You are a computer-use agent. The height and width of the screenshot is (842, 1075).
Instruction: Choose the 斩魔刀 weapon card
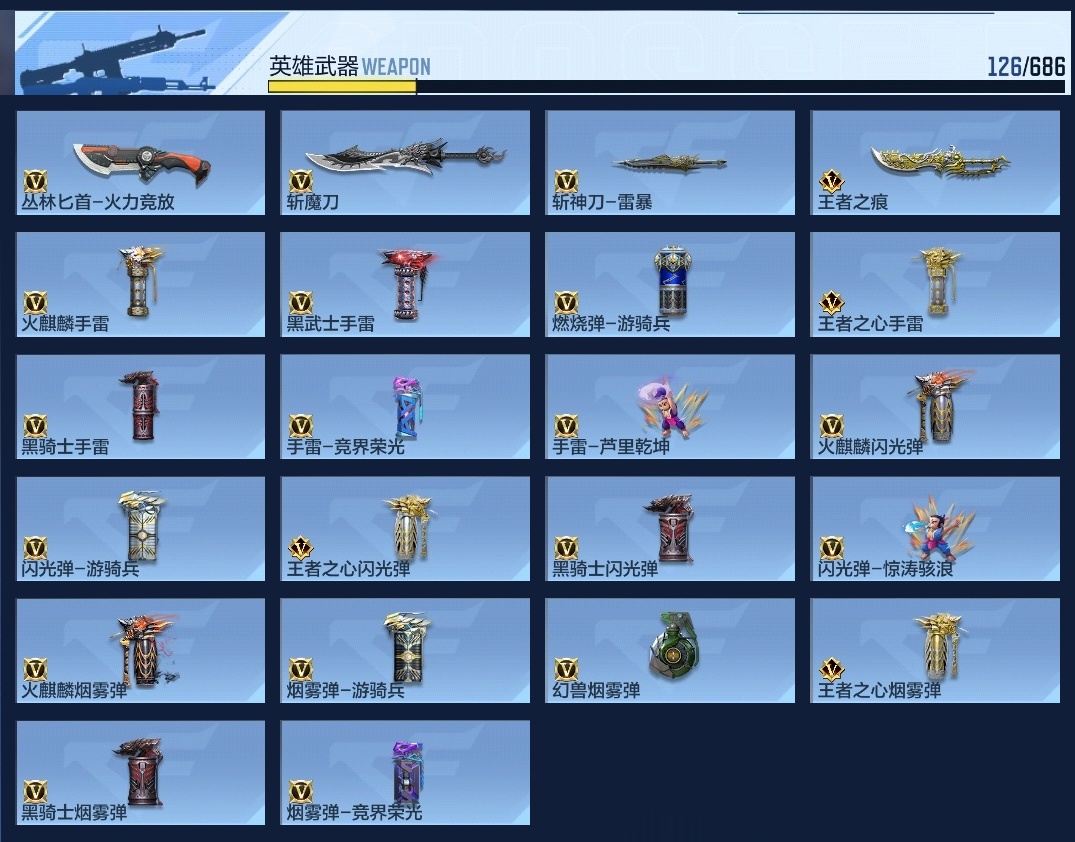click(405, 162)
